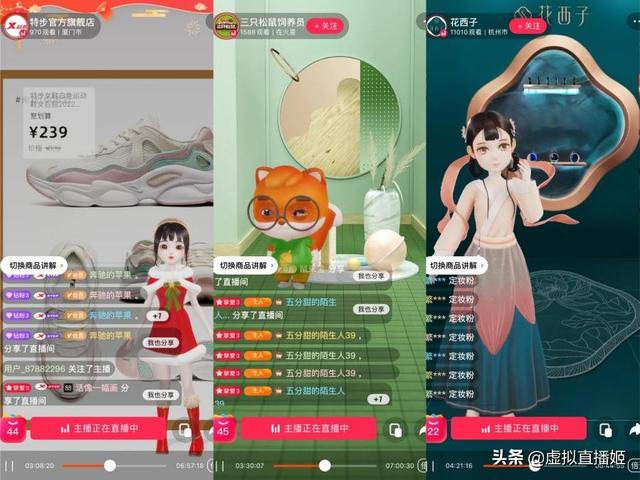640x480 pixels.
Task: Follow the 三只松鼠饲养员 streamer
Action: [325, 24]
